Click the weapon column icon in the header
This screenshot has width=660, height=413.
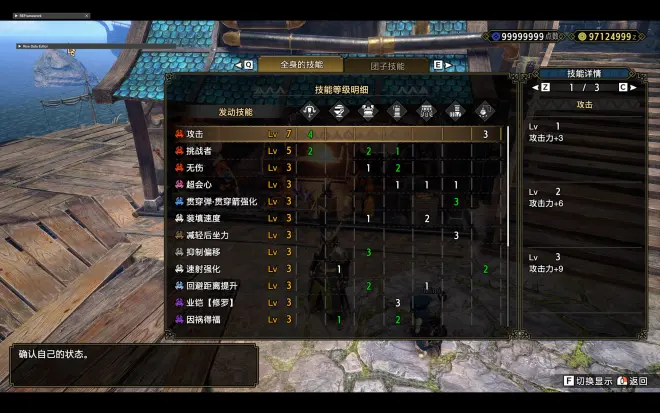(x=310, y=110)
